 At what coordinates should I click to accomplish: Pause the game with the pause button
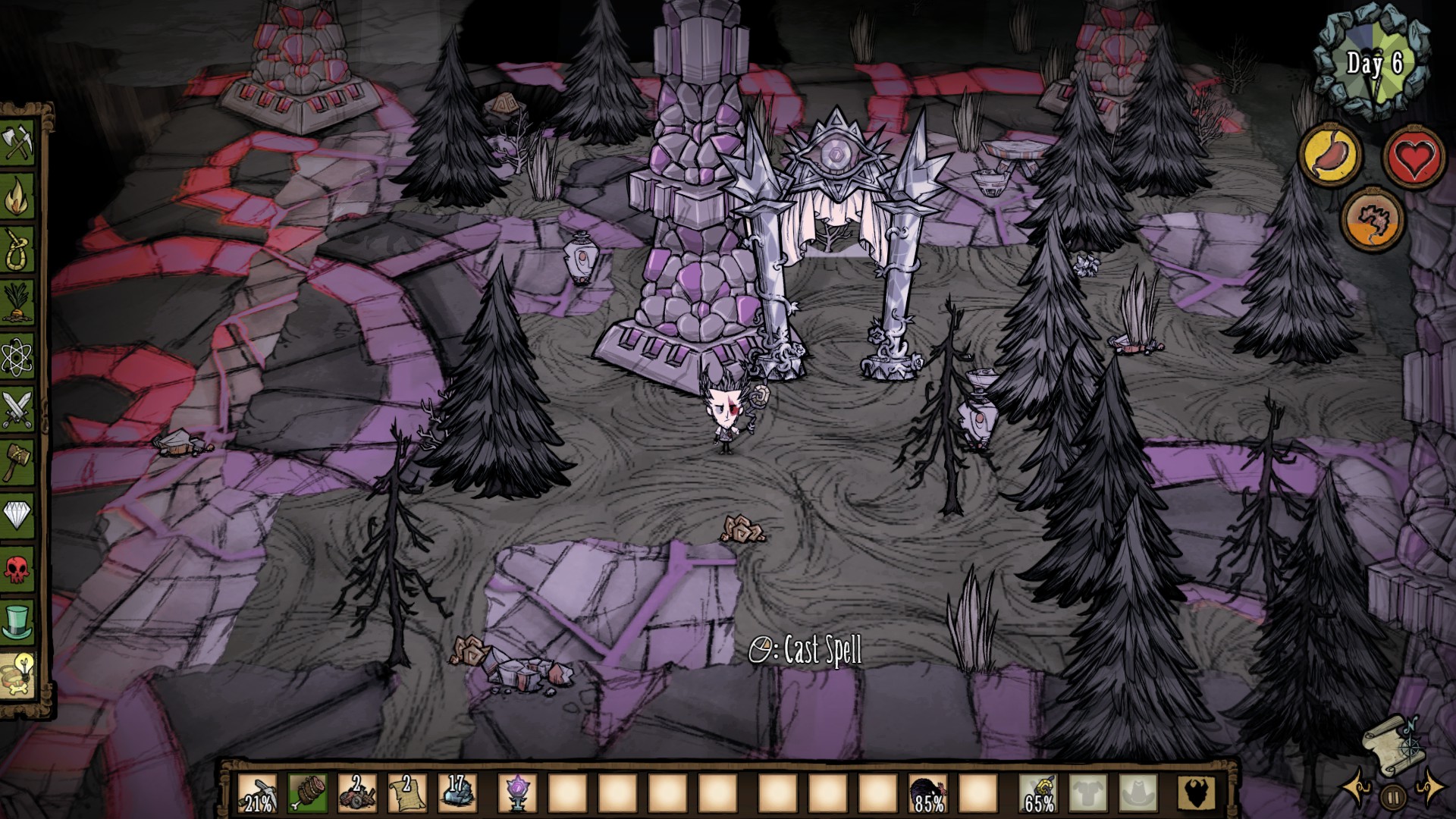coord(1392,796)
